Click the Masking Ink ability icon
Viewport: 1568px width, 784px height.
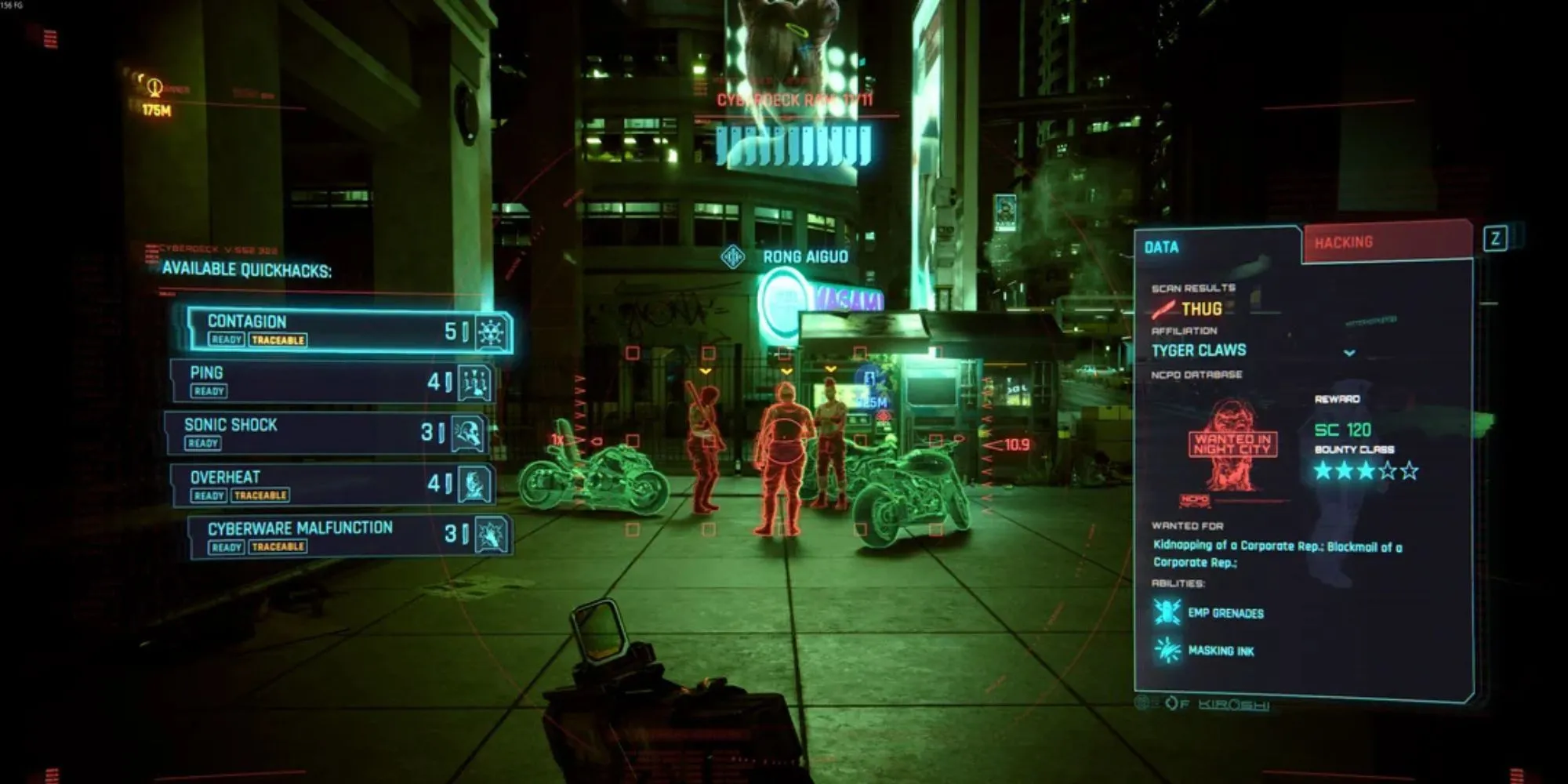click(x=1167, y=650)
